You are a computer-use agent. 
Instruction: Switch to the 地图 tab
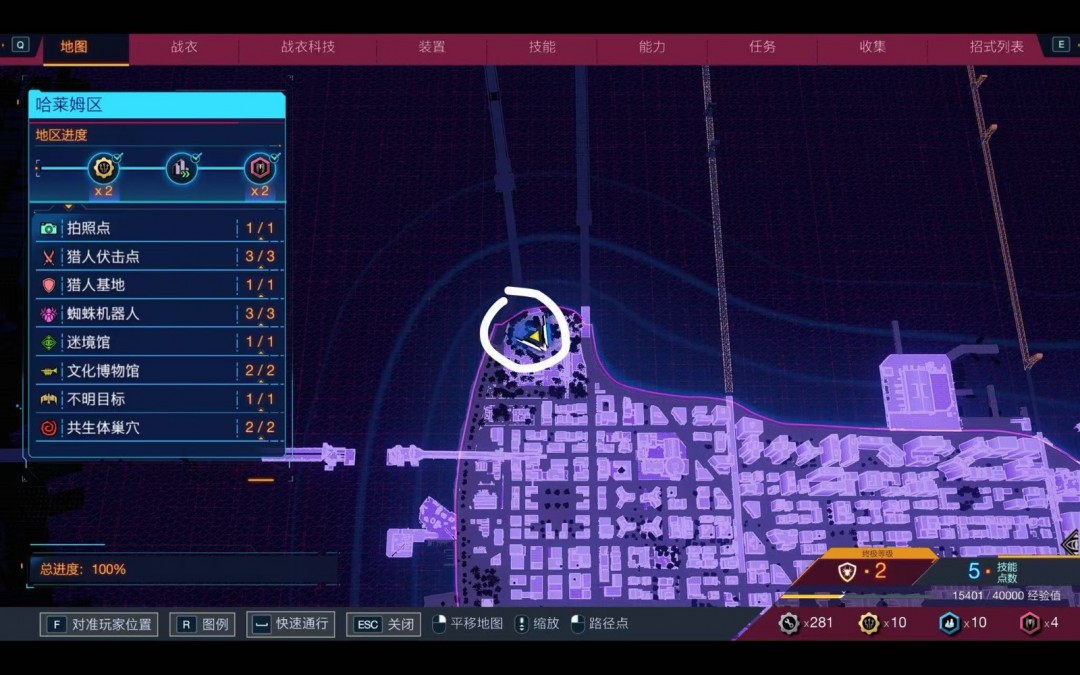[x=74, y=47]
